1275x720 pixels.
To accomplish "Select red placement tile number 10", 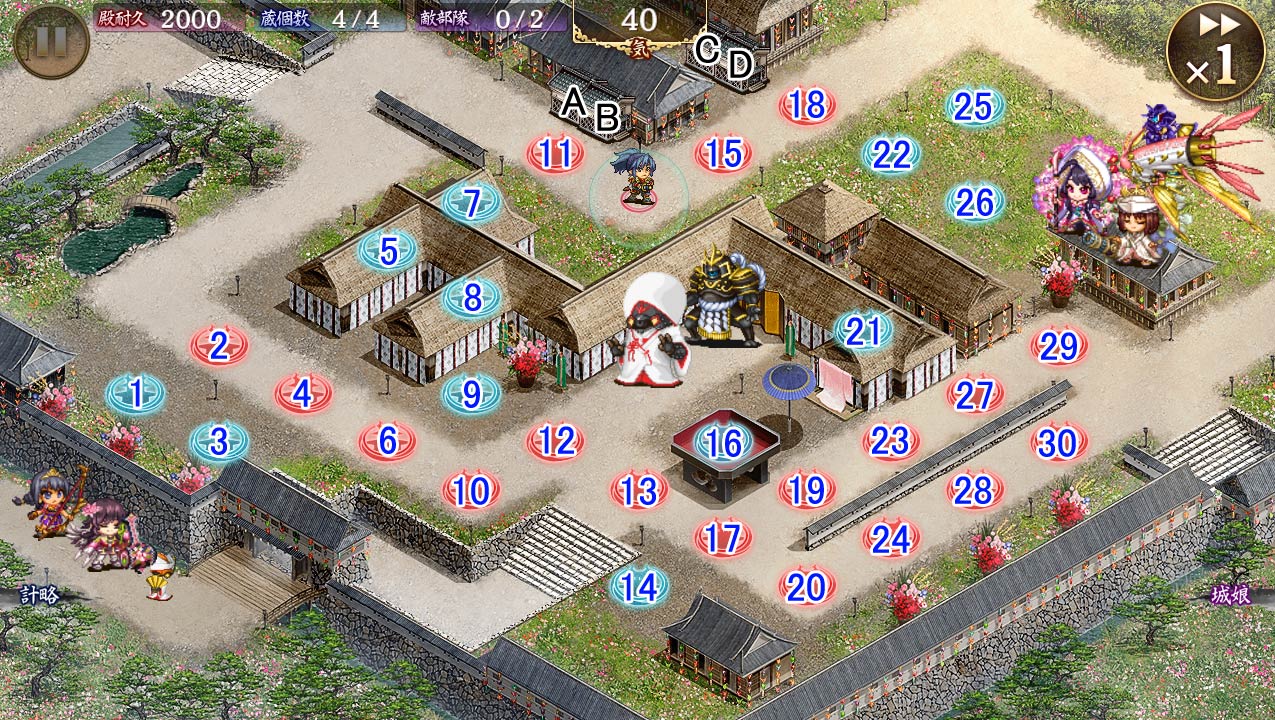I will coord(471,490).
